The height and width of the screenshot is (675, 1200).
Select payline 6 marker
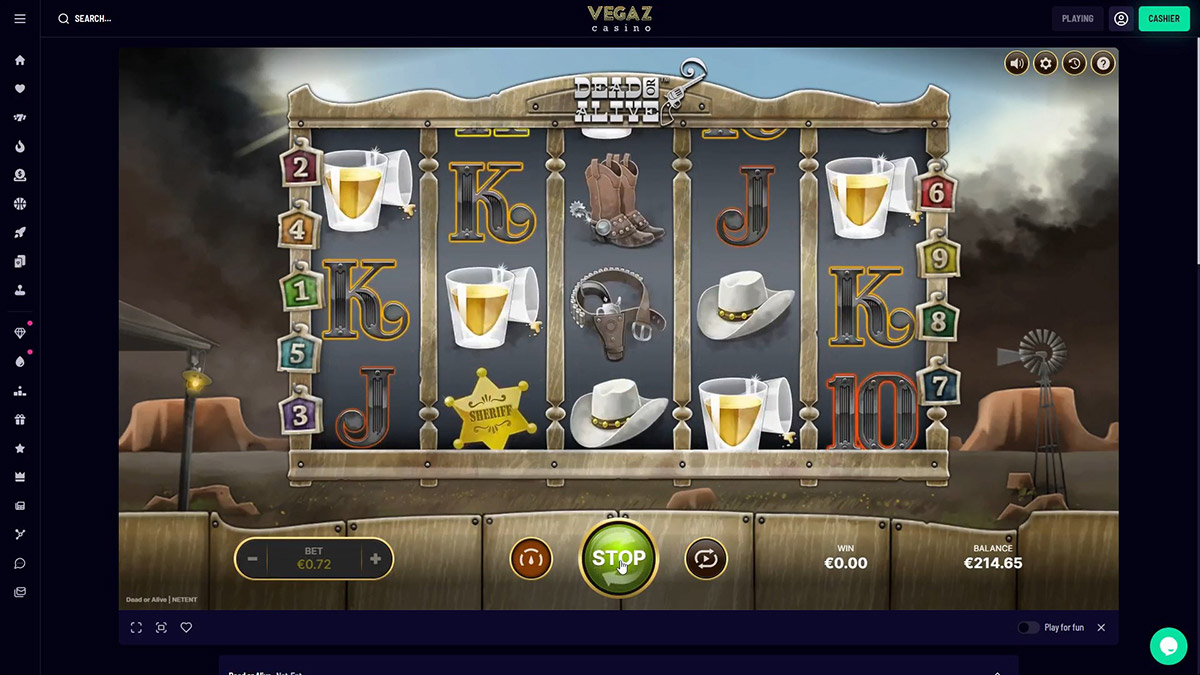tap(937, 192)
